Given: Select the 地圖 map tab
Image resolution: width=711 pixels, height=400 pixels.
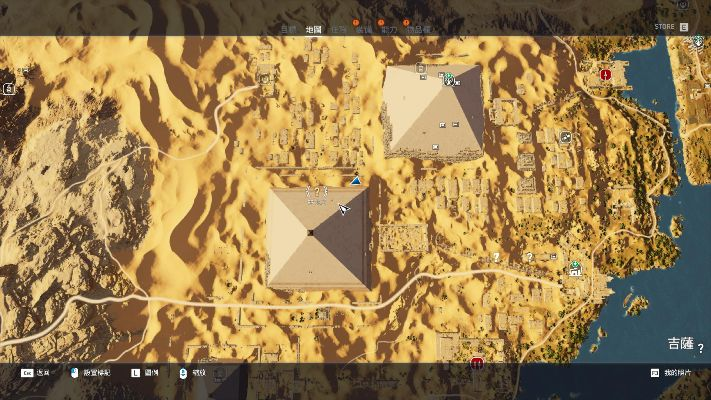Looking at the screenshot, I should tap(313, 30).
